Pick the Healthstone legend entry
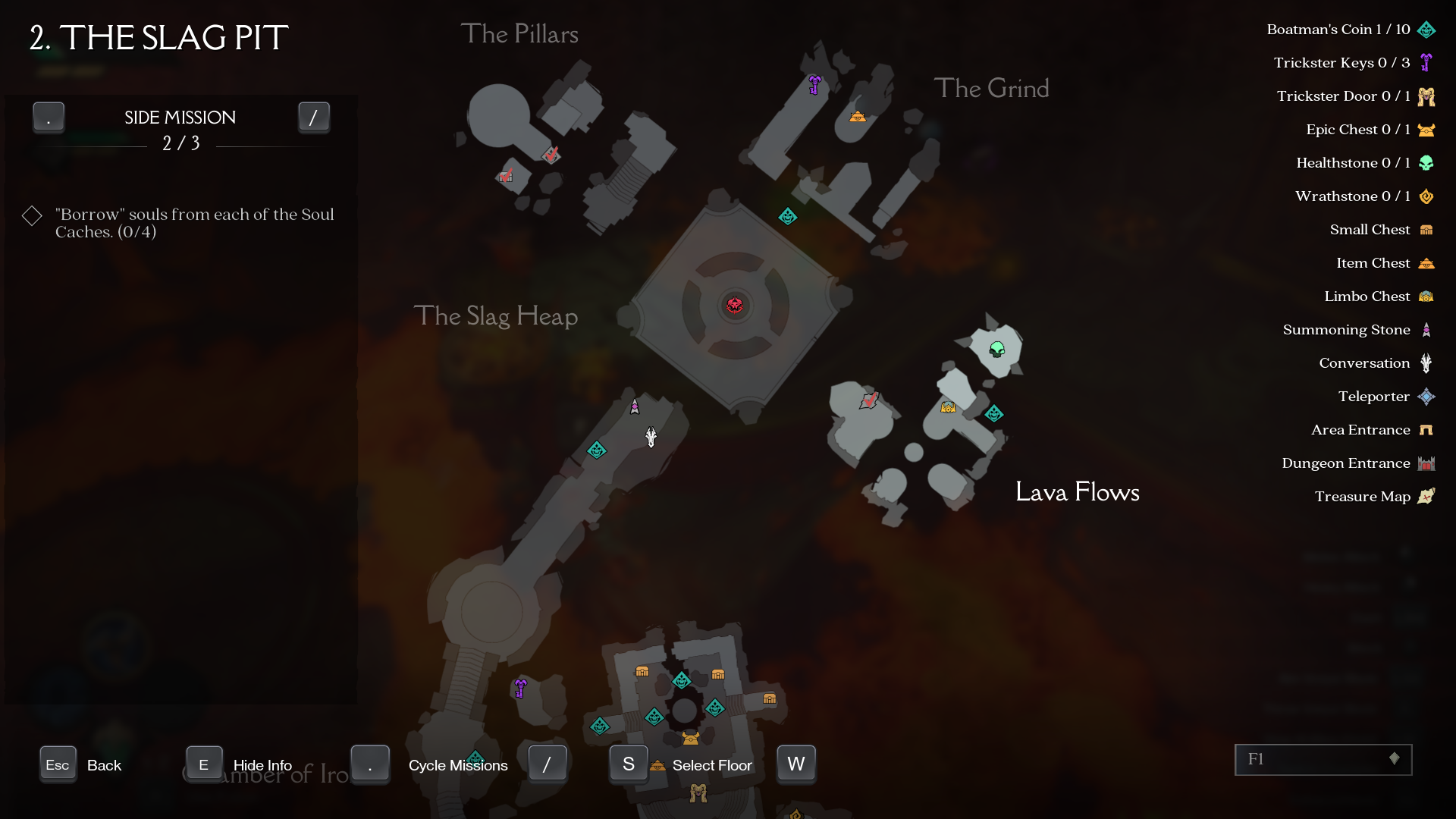Image resolution: width=1456 pixels, height=819 pixels. (x=1364, y=163)
